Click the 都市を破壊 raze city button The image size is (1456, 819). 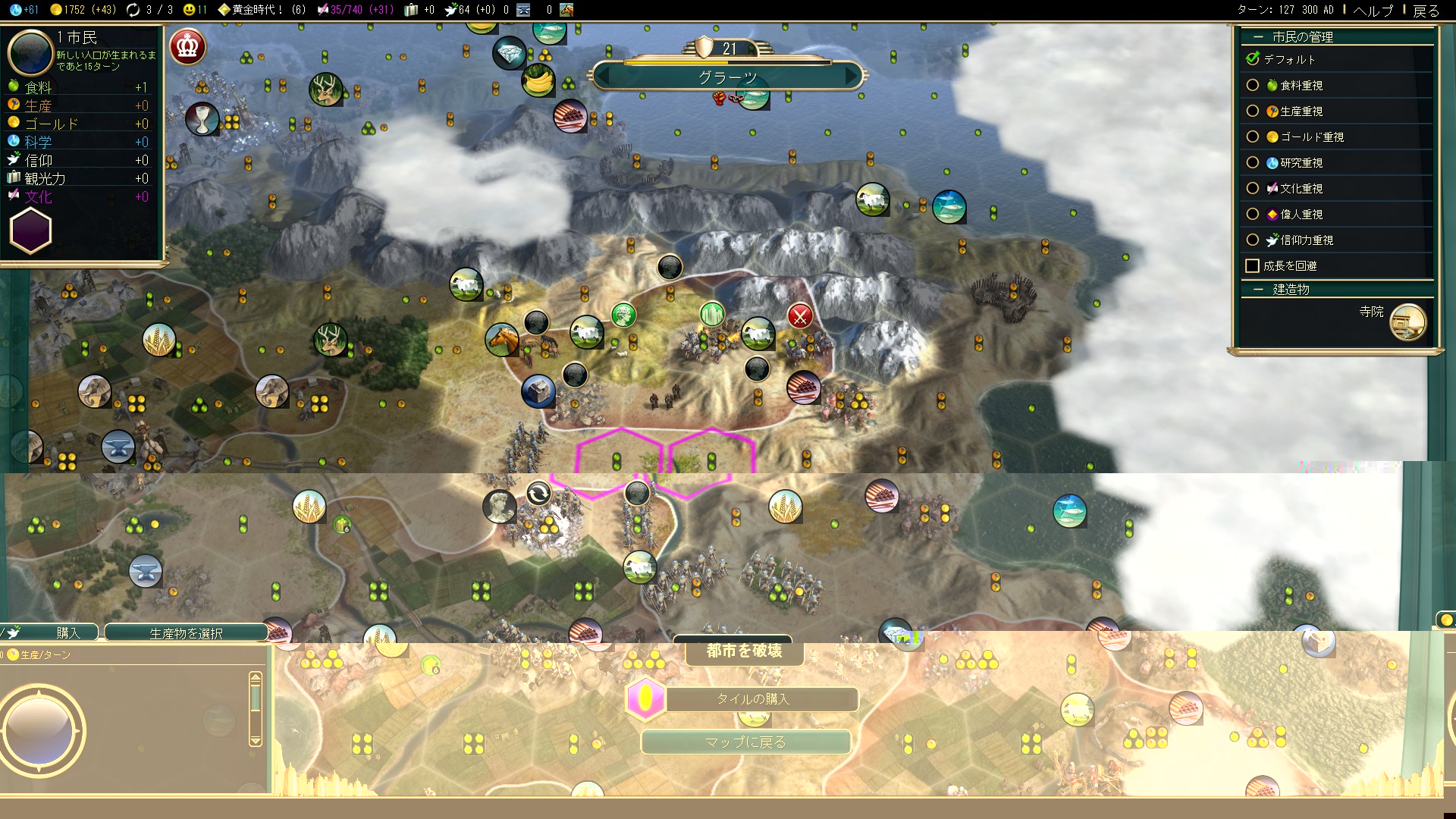coord(744,651)
